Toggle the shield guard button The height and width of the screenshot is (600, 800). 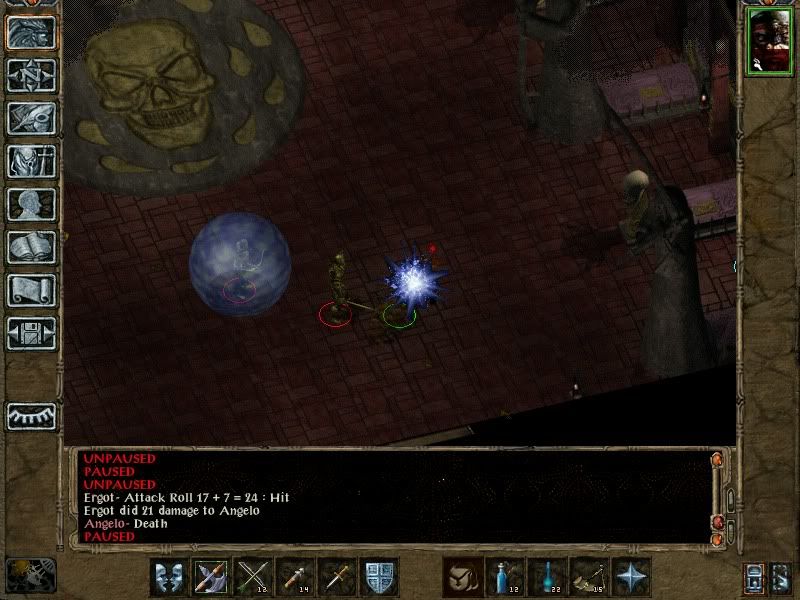[x=379, y=577]
